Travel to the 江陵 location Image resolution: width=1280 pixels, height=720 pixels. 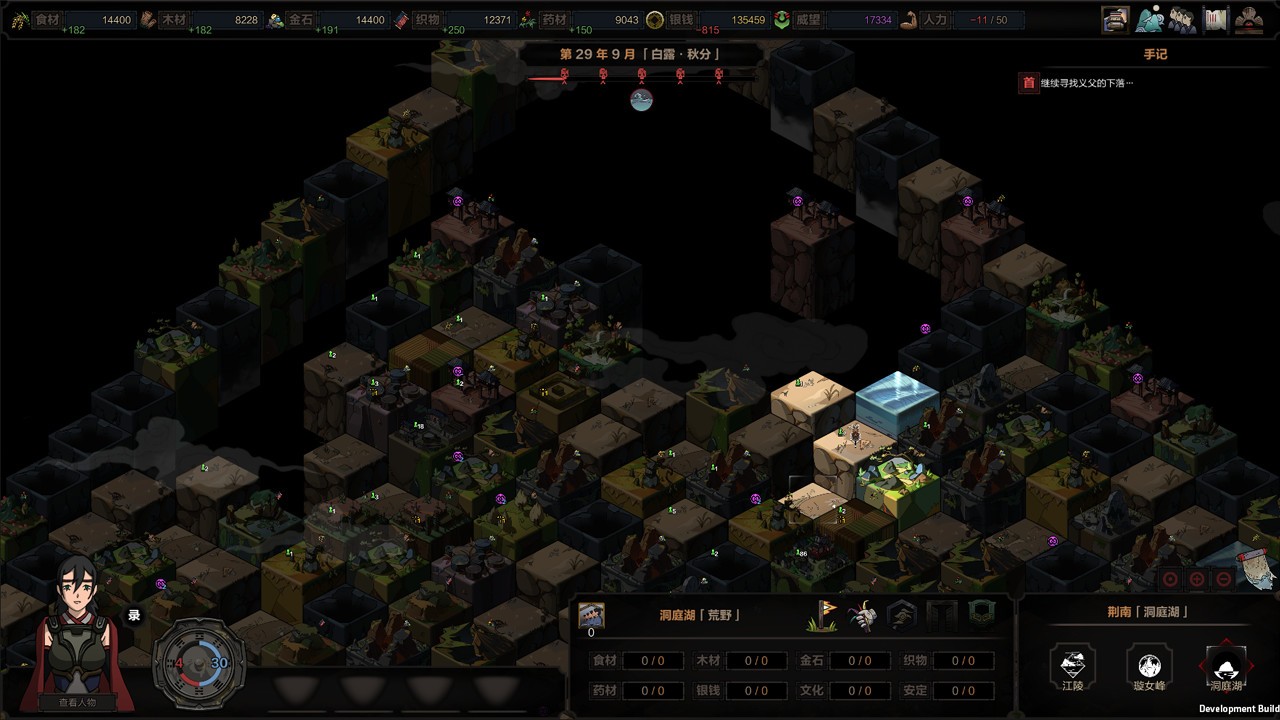coord(1072,666)
